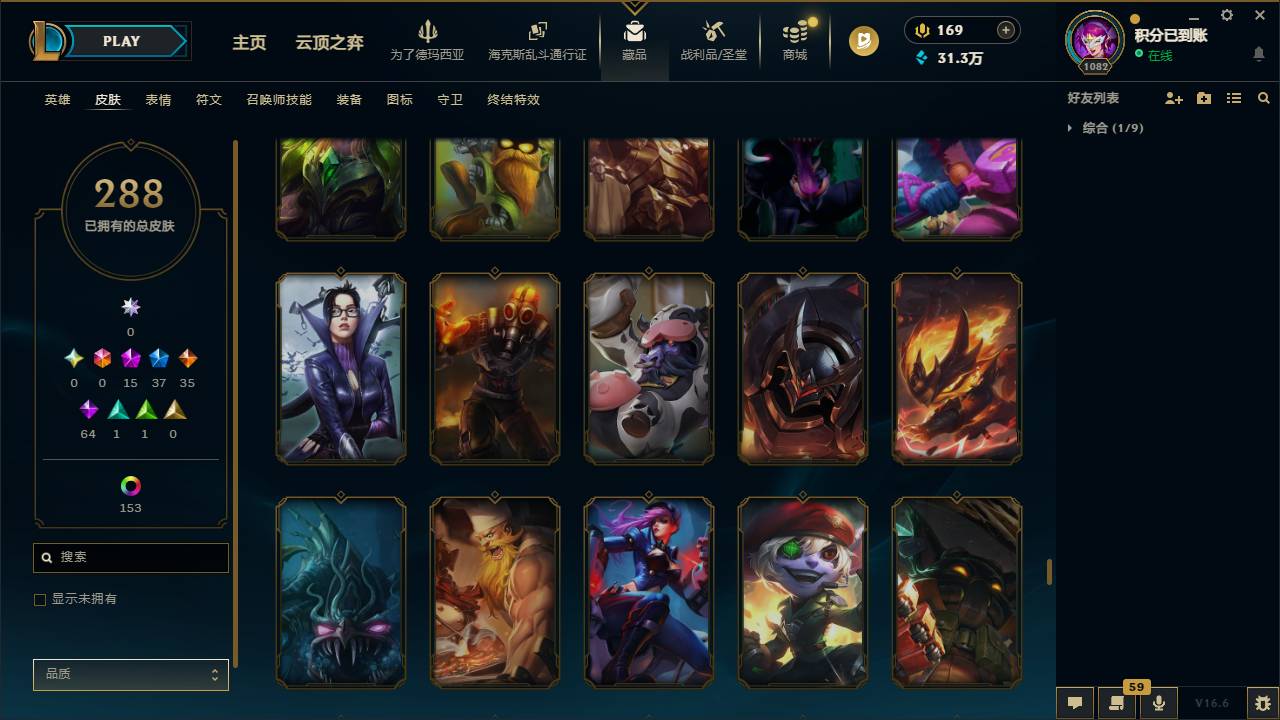
Task: Click the add friend icon
Action: (1175, 97)
